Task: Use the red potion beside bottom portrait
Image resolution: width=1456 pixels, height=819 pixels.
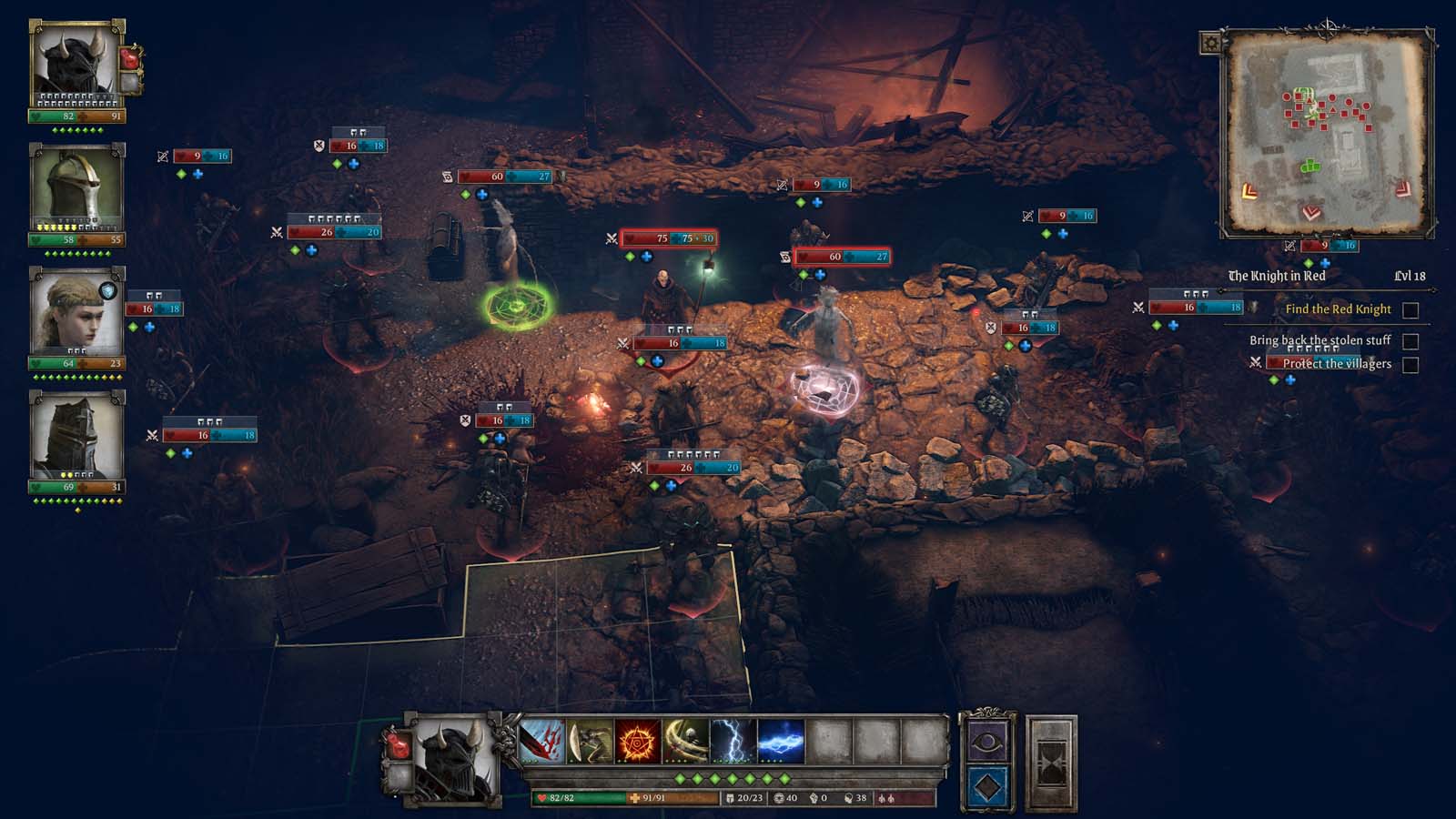Action: pos(399,745)
